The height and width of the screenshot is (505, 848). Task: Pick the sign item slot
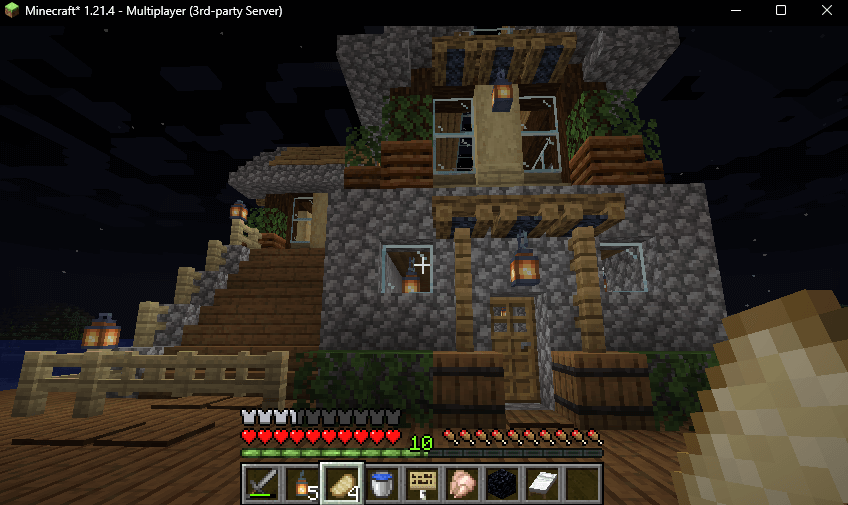(421, 484)
